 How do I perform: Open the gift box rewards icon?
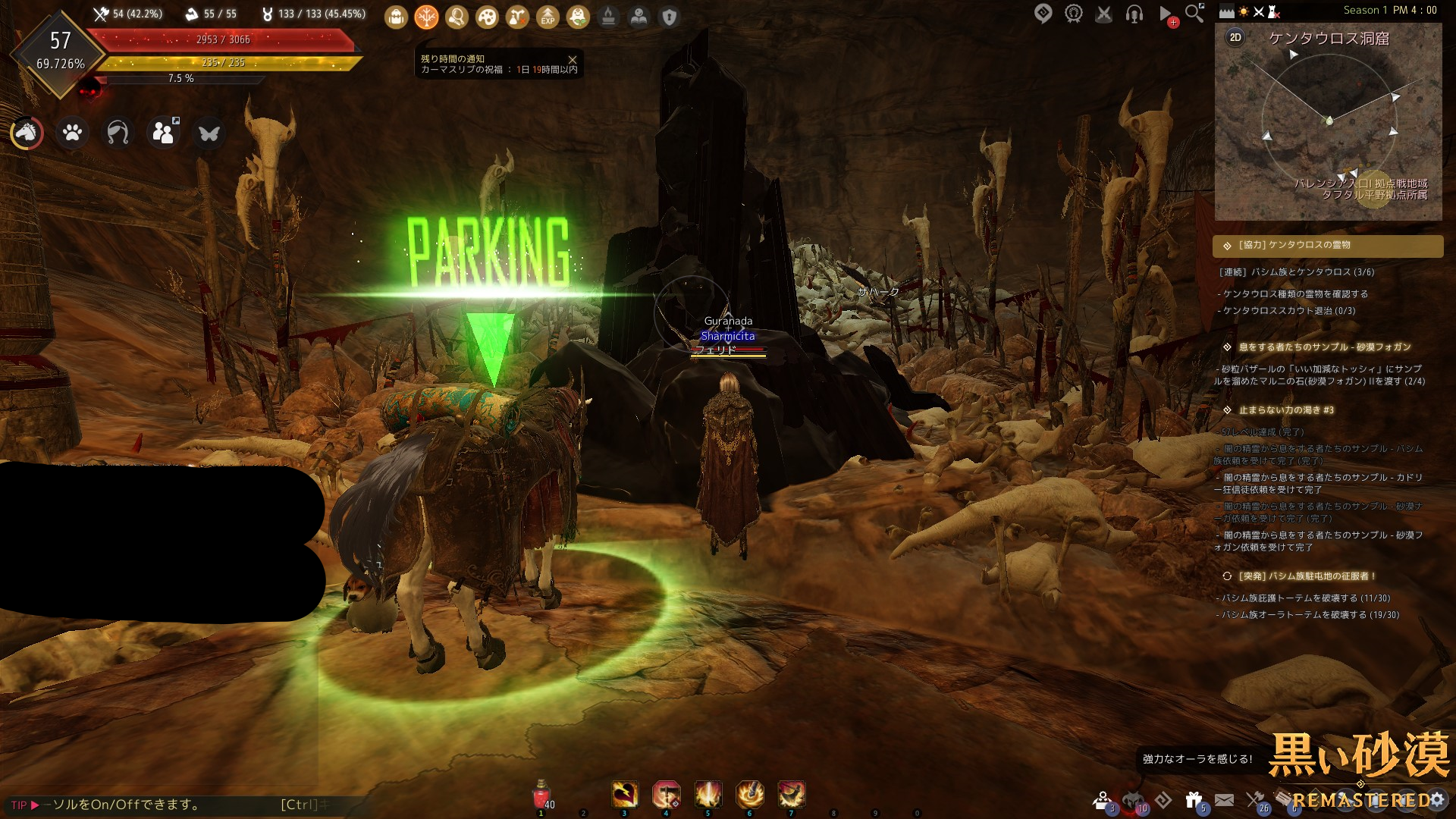point(1194,799)
